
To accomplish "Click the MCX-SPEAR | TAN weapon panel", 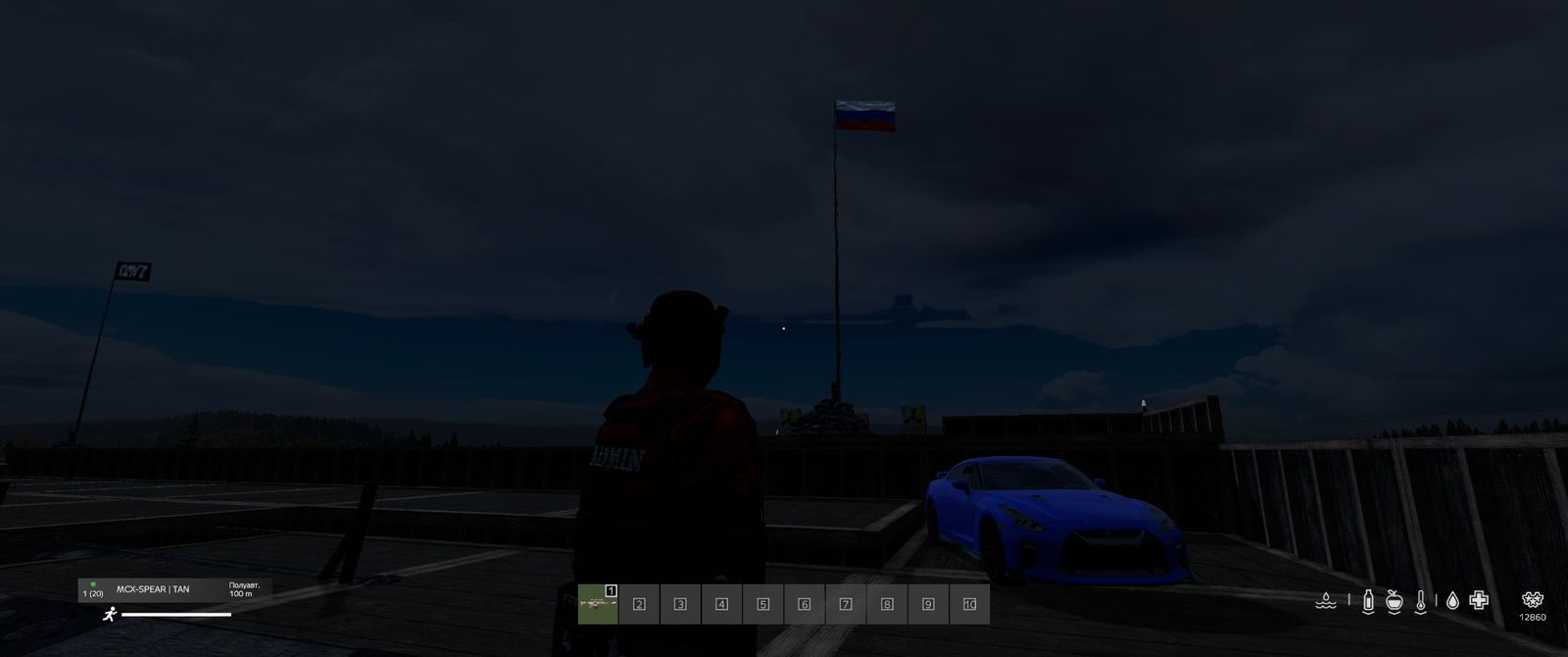I will pyautogui.click(x=175, y=589).
